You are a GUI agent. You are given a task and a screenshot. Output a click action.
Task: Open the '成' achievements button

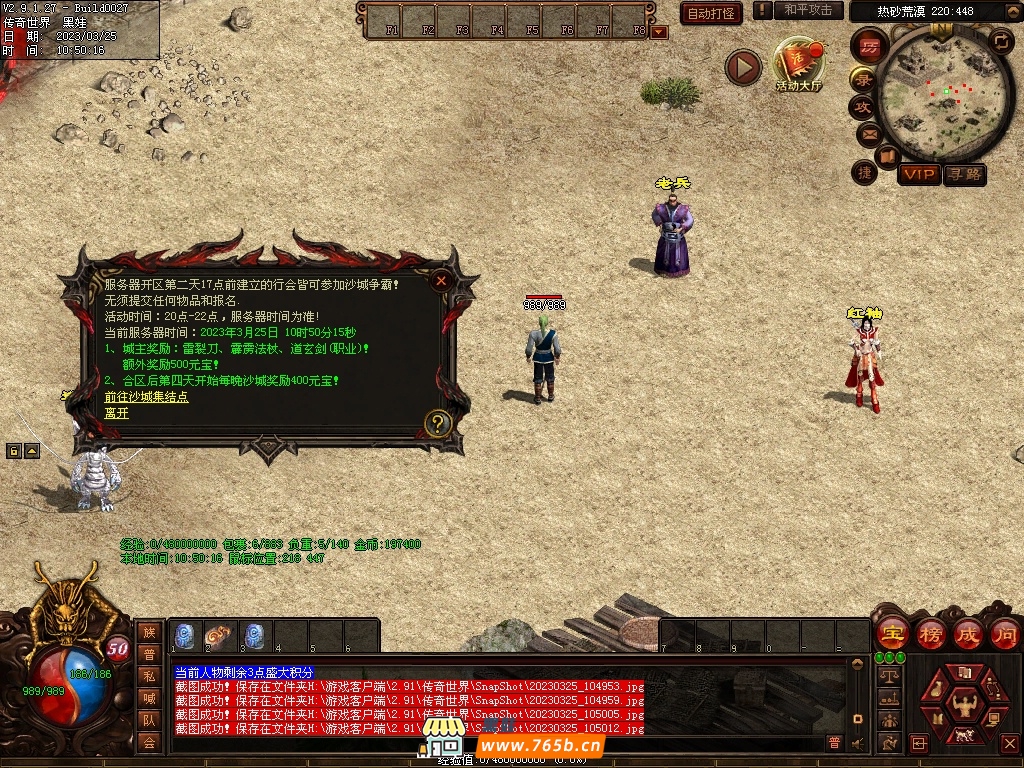(x=968, y=634)
